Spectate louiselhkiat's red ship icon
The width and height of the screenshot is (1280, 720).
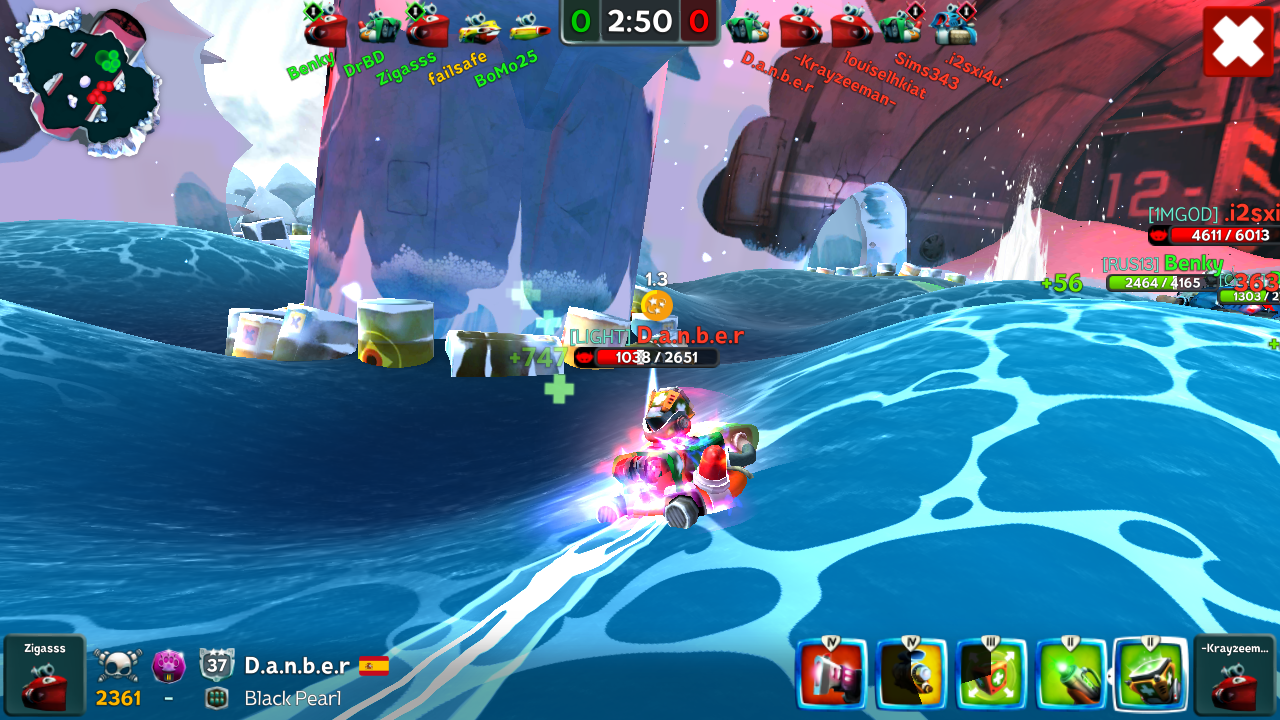[851, 27]
